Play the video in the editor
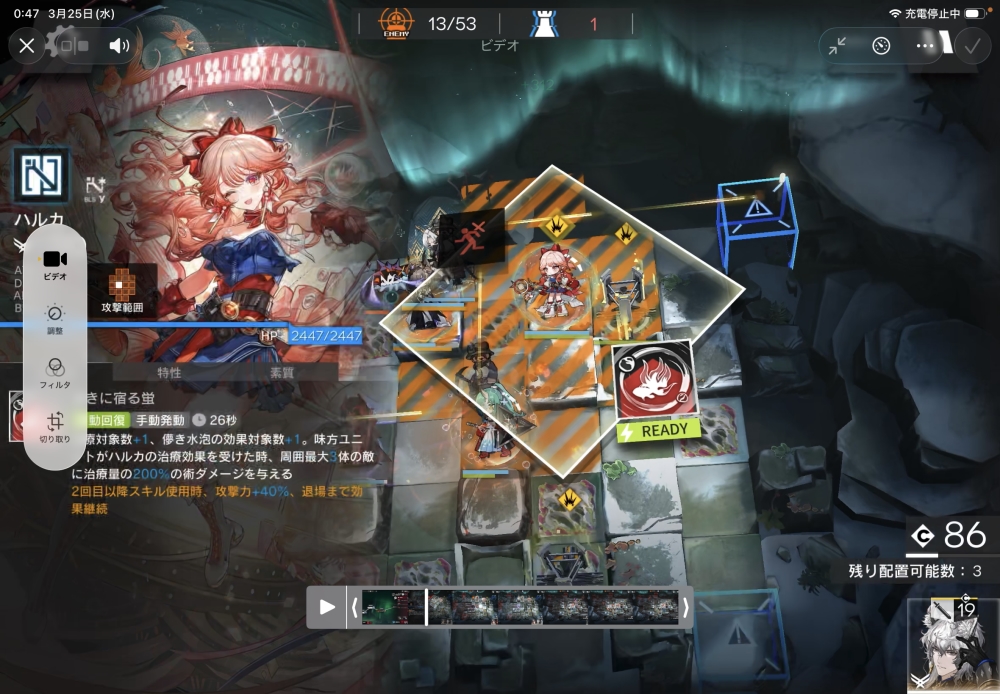The image size is (1000, 694). pyautogui.click(x=327, y=607)
